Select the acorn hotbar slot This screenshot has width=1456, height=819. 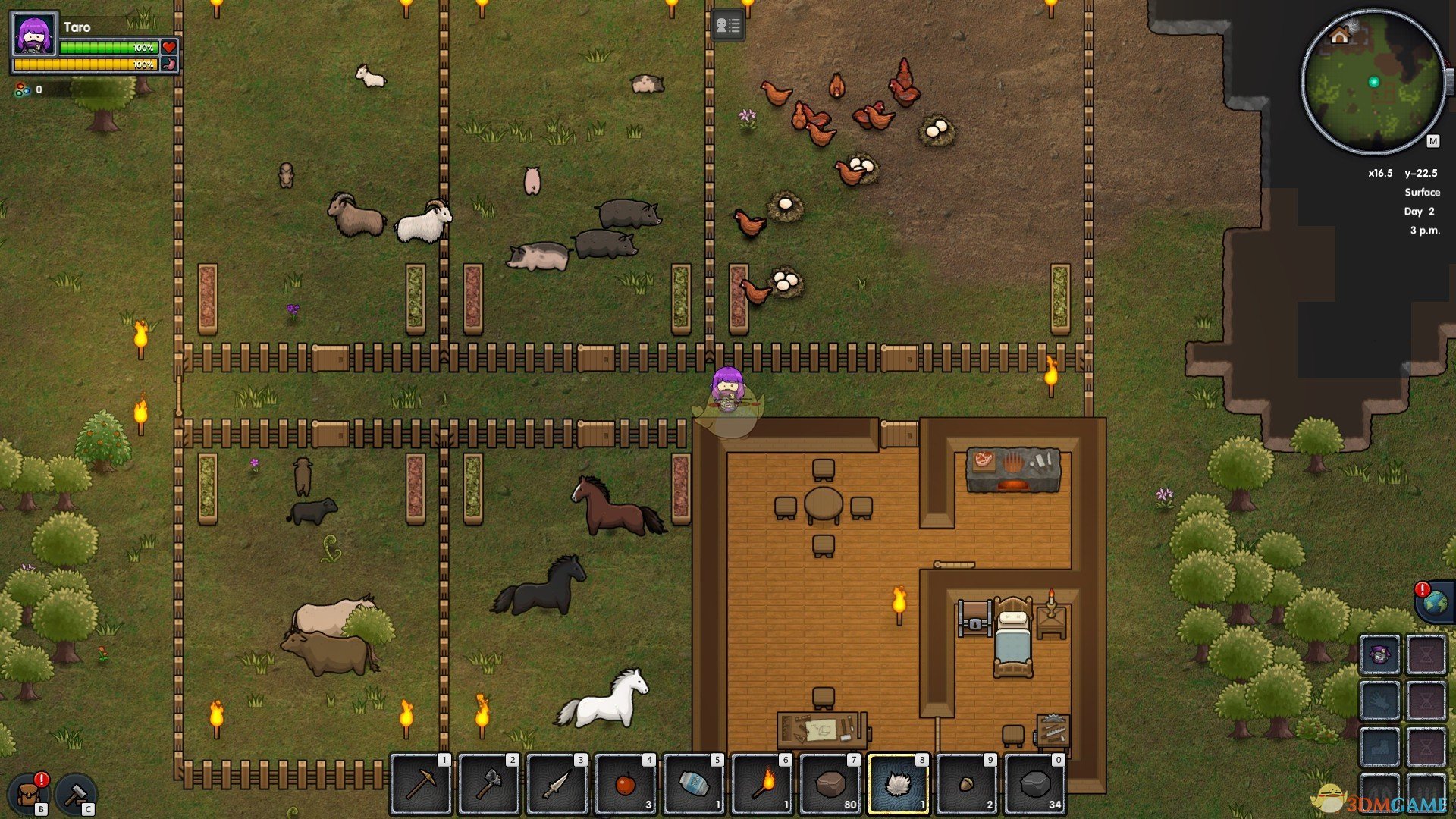[x=967, y=784]
